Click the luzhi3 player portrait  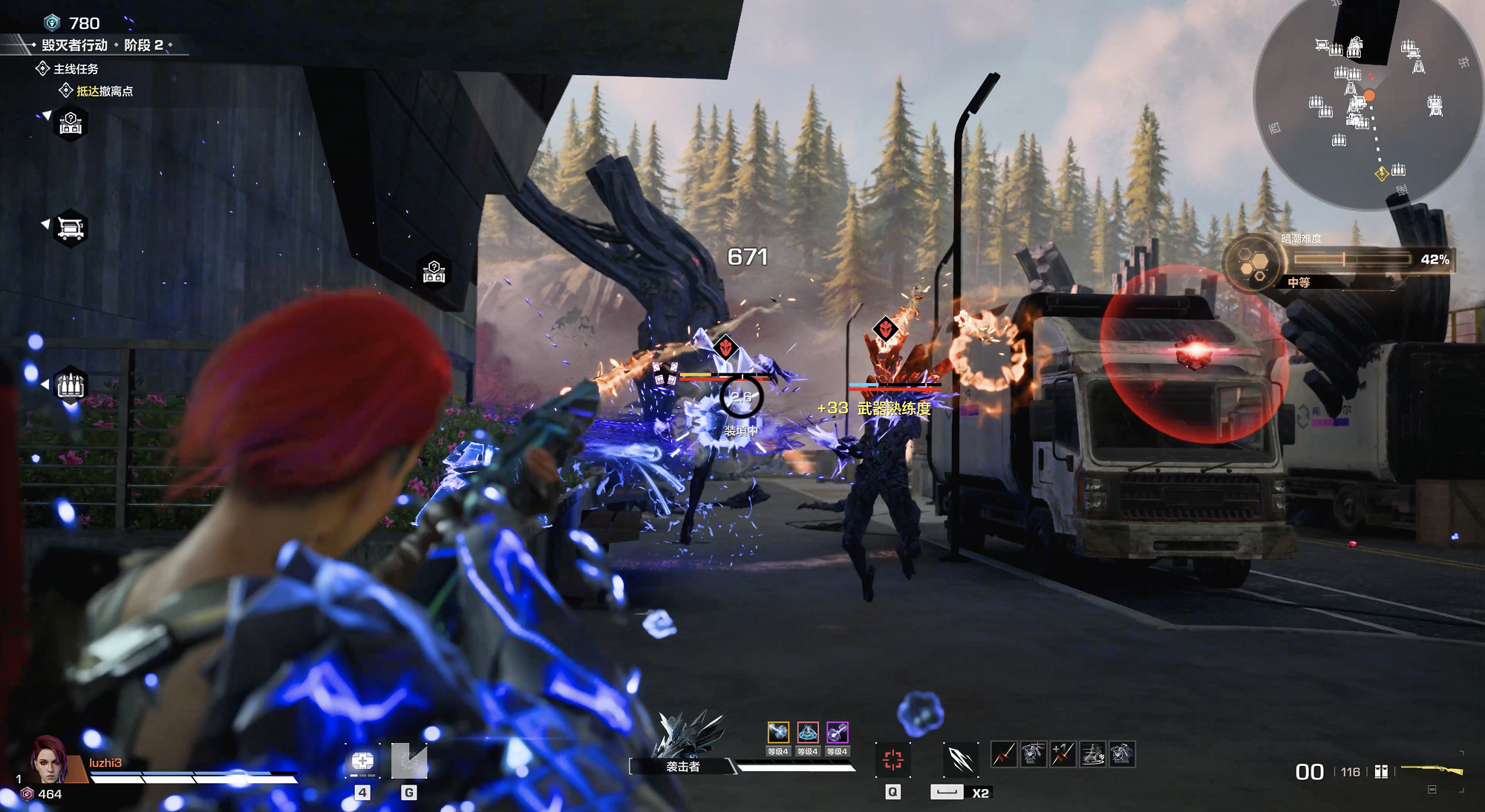tap(49, 760)
